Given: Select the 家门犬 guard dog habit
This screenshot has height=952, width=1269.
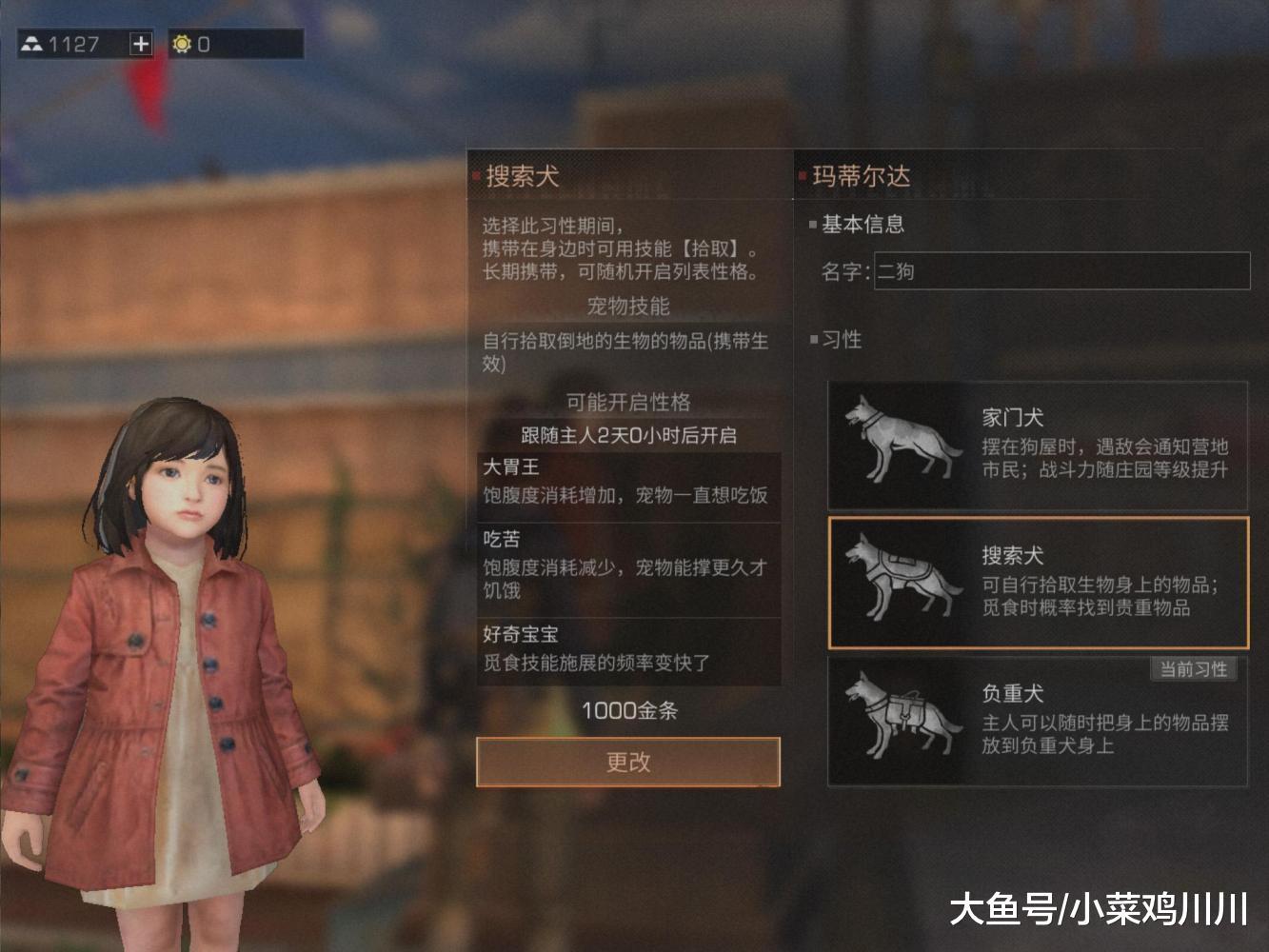Looking at the screenshot, I should click(x=1038, y=445).
